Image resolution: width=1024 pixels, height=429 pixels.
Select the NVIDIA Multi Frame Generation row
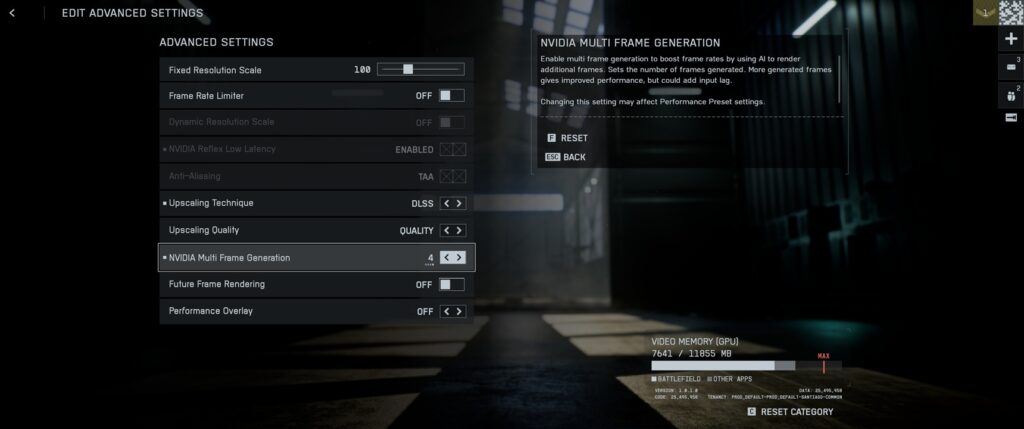click(290, 257)
